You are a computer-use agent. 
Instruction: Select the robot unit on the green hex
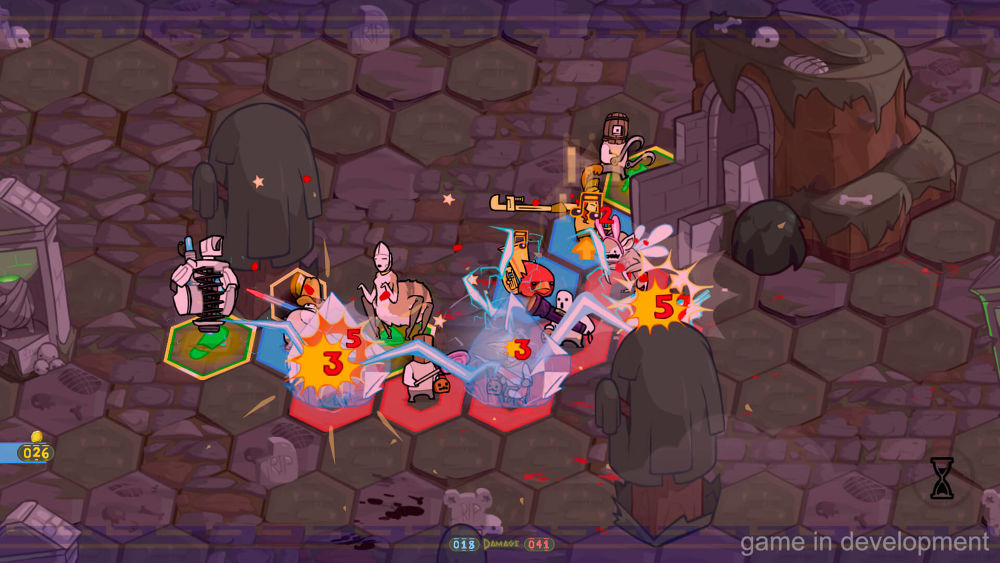point(204,292)
